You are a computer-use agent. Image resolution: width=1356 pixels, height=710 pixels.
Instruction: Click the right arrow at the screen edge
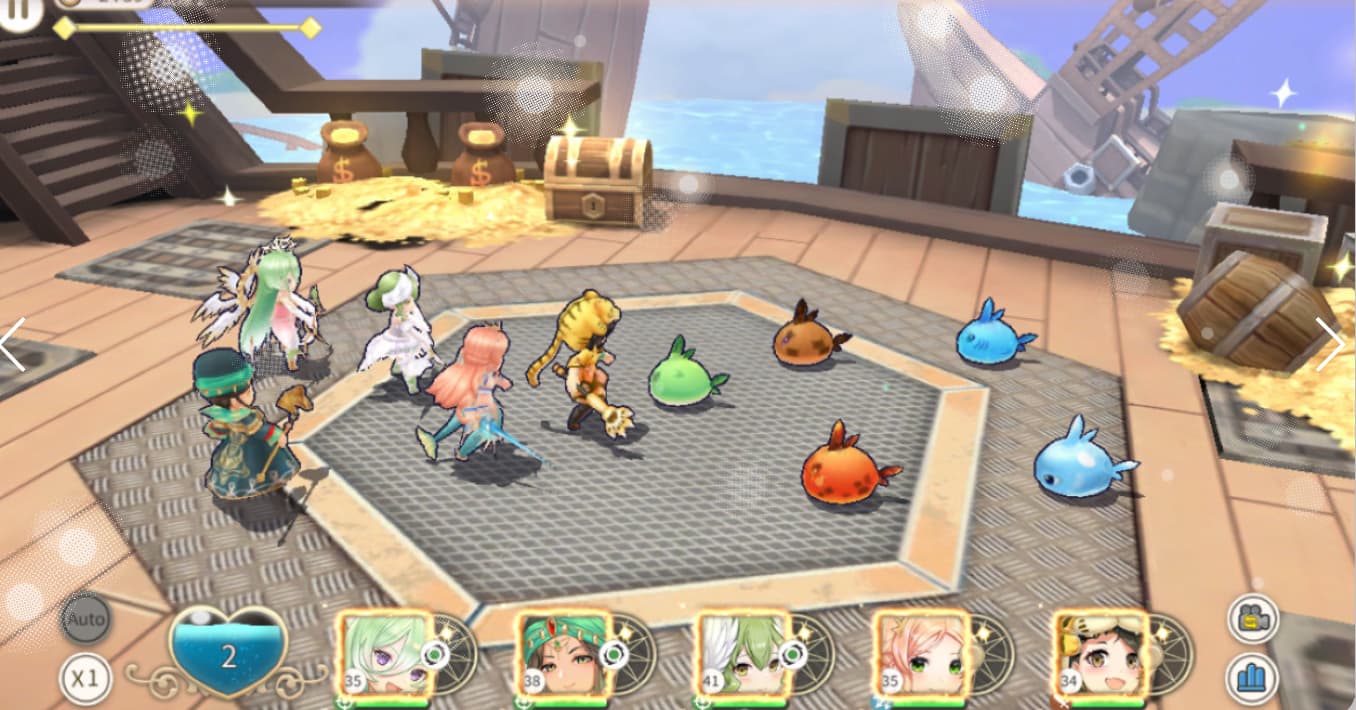pos(1331,345)
